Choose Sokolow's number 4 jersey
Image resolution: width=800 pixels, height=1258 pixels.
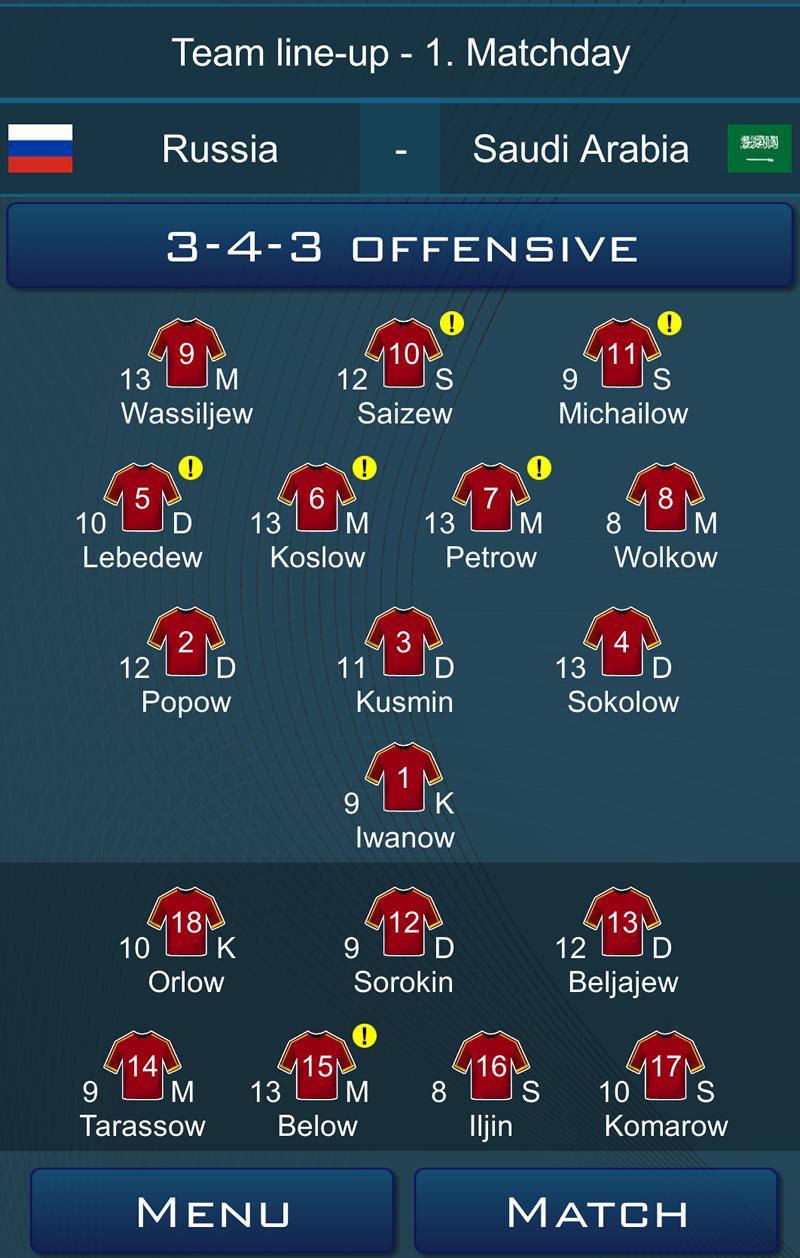(x=621, y=643)
